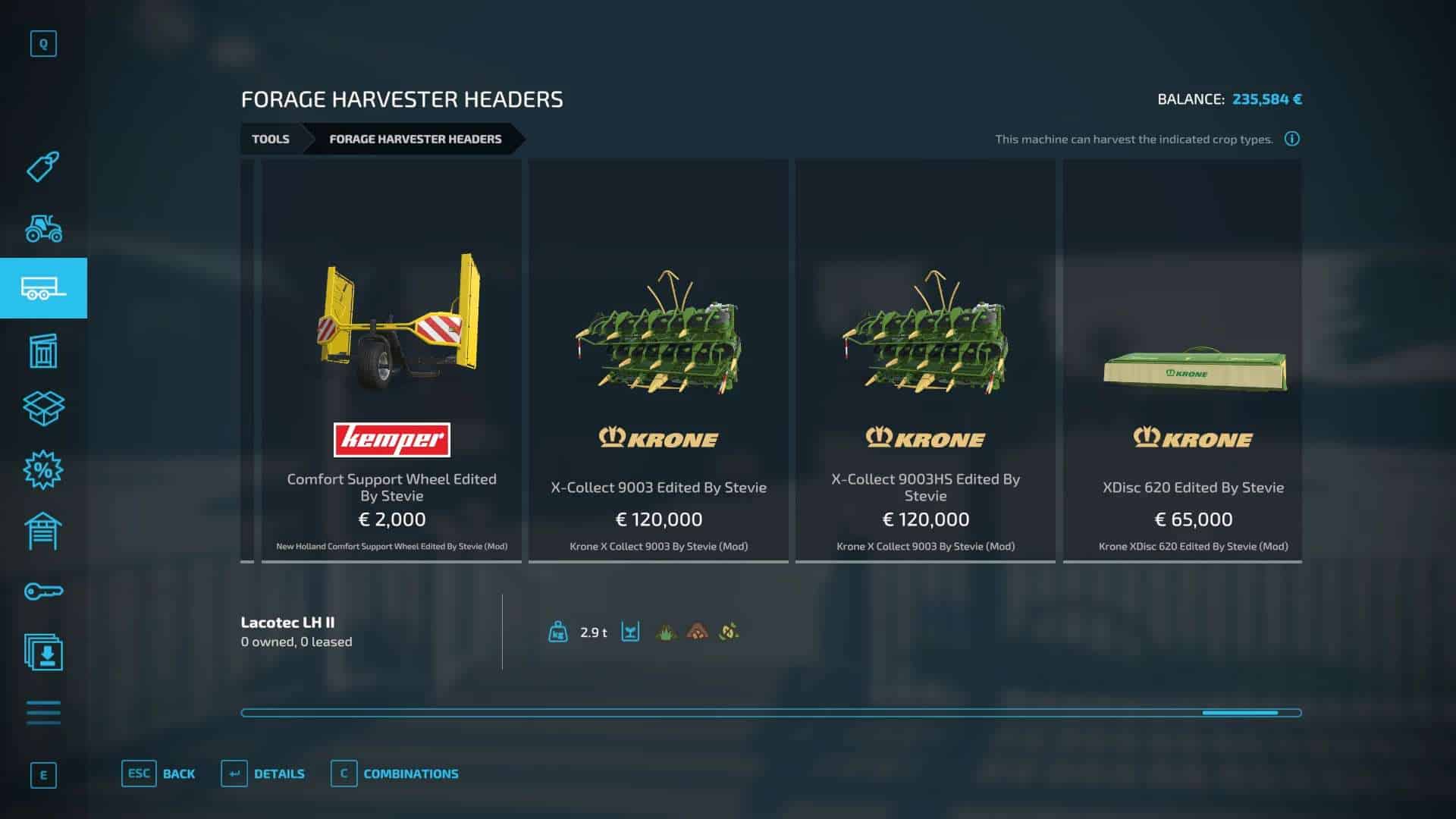Select the Kemper Comfort Support Wheel card
1456x819 pixels.
coord(391,360)
